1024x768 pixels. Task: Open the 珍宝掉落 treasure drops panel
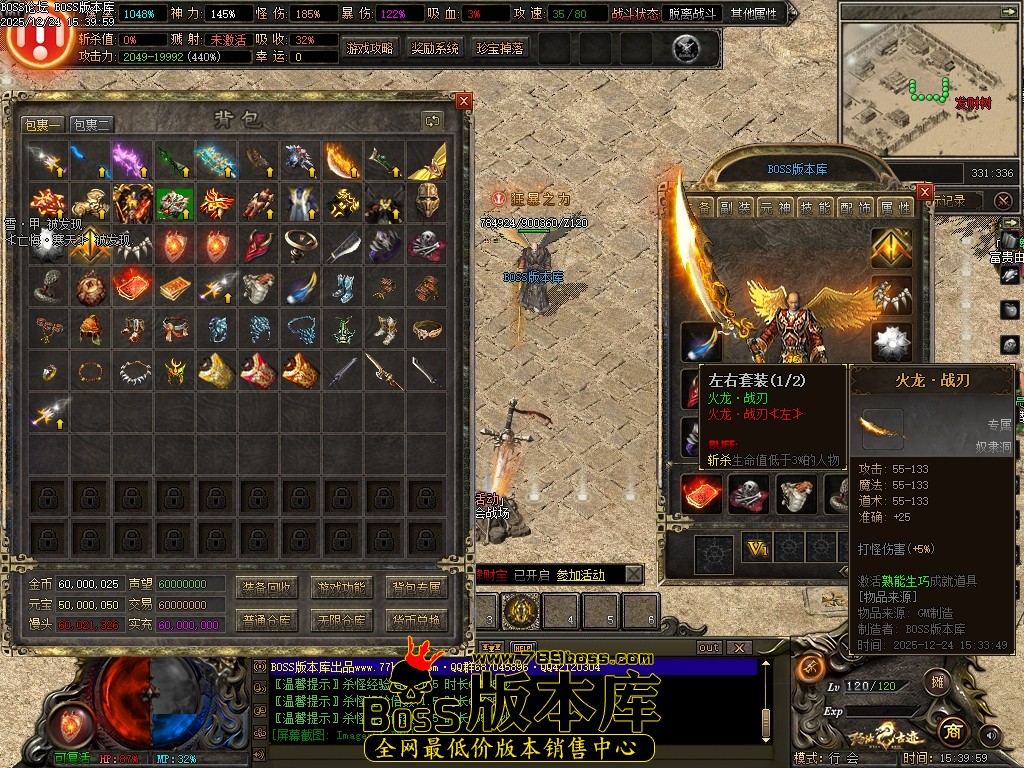pos(499,48)
